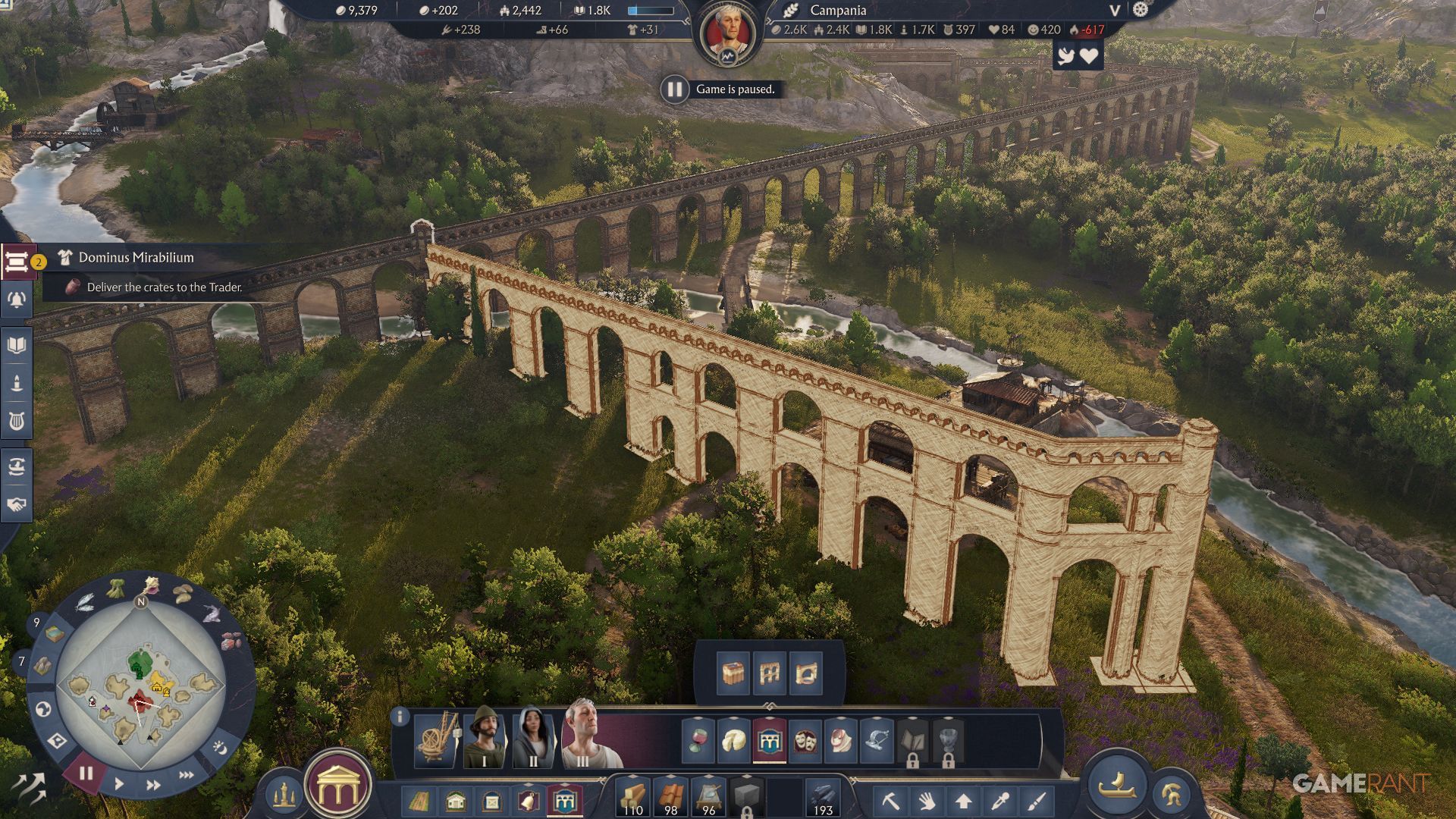1456x819 pixels.
Task: Select the hammer tool
Action: 890,801
